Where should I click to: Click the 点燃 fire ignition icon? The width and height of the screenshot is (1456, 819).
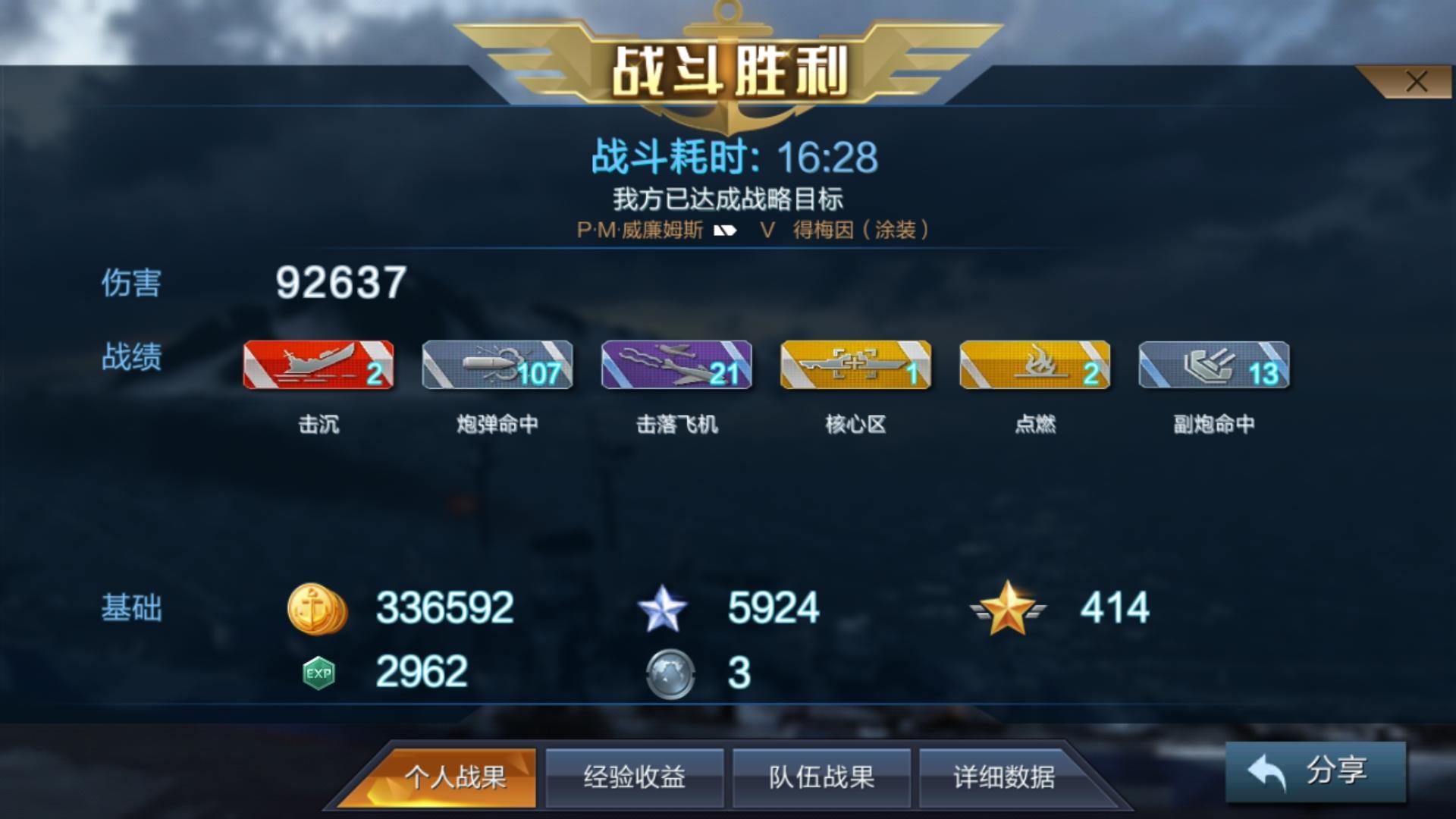point(1034,366)
